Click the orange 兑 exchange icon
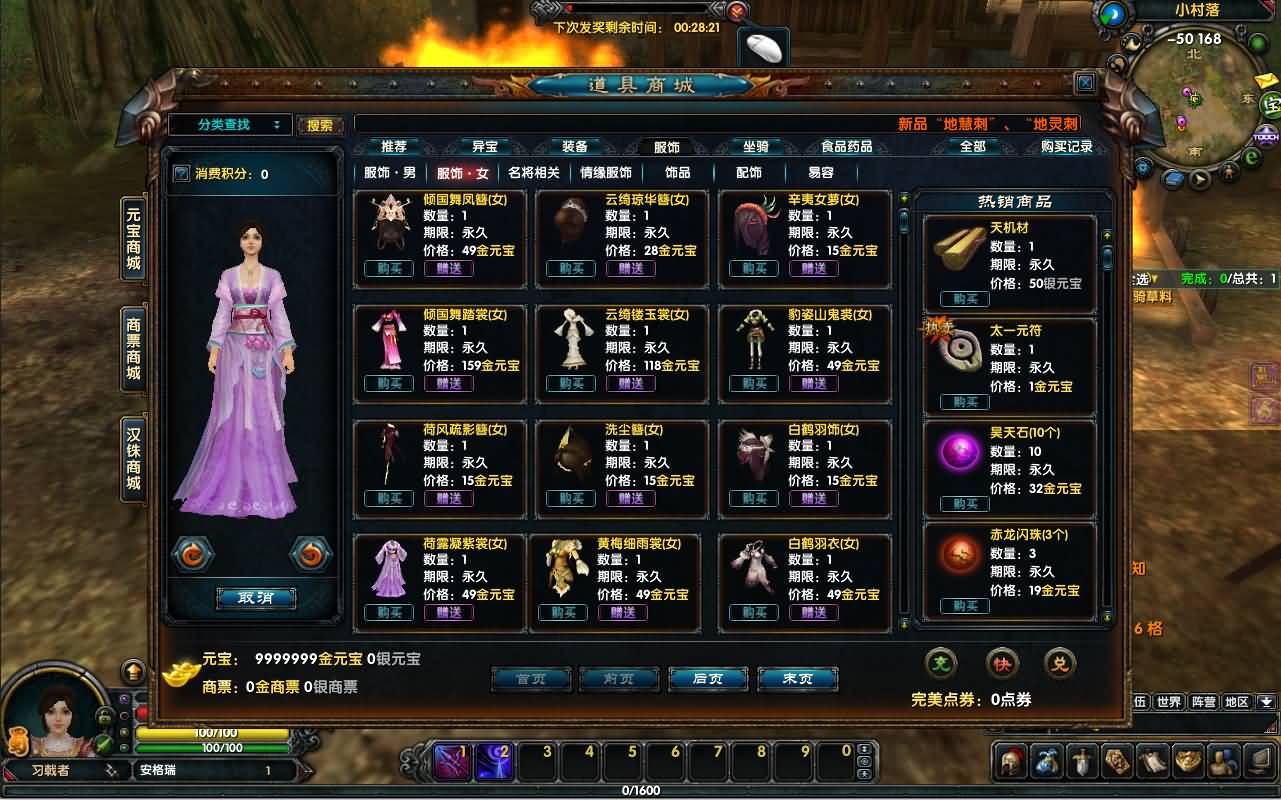Screen dimensions: 1281x800 pyautogui.click(x=1062, y=662)
